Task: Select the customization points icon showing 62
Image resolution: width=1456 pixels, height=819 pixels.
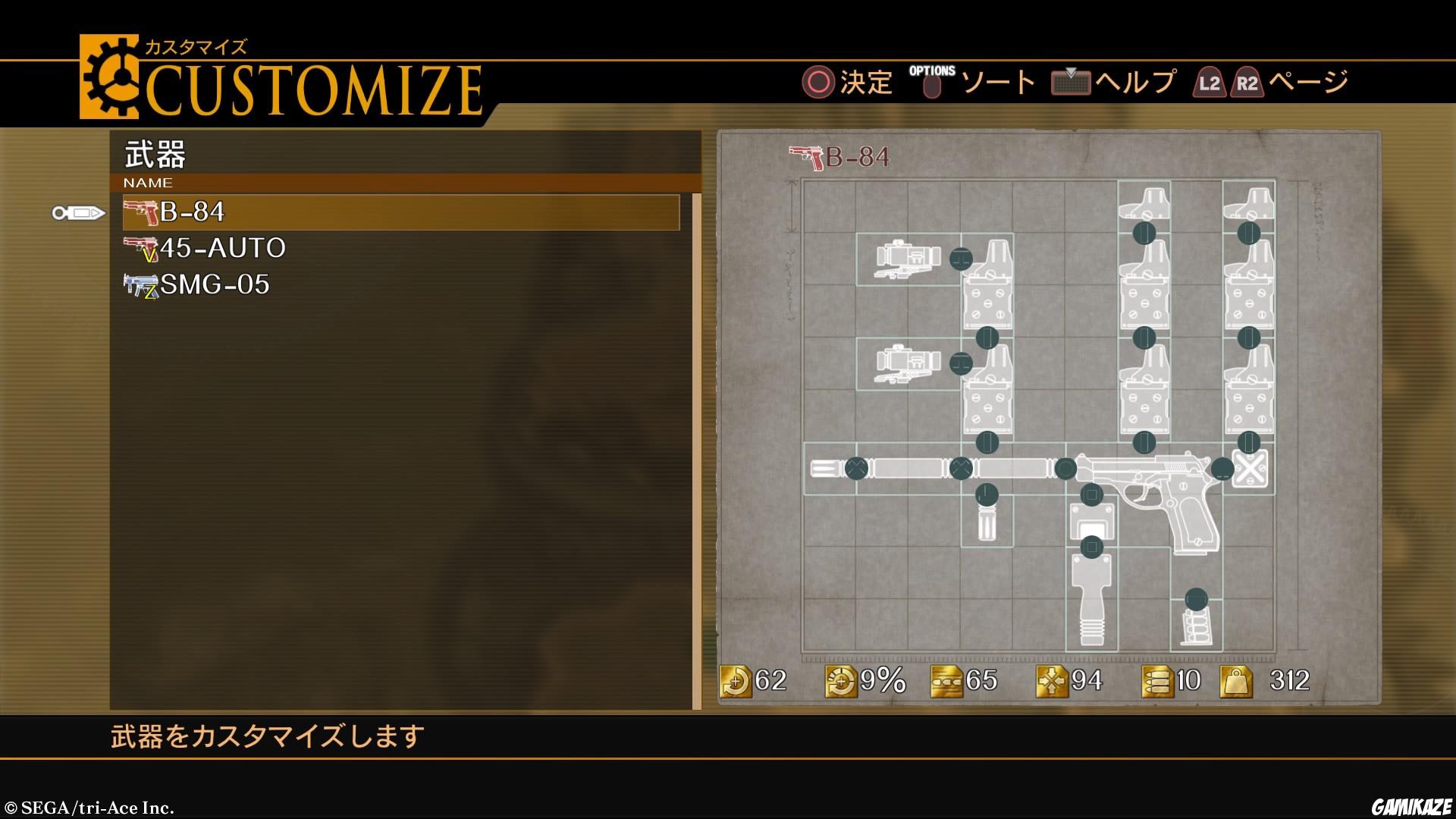Action: tap(738, 682)
